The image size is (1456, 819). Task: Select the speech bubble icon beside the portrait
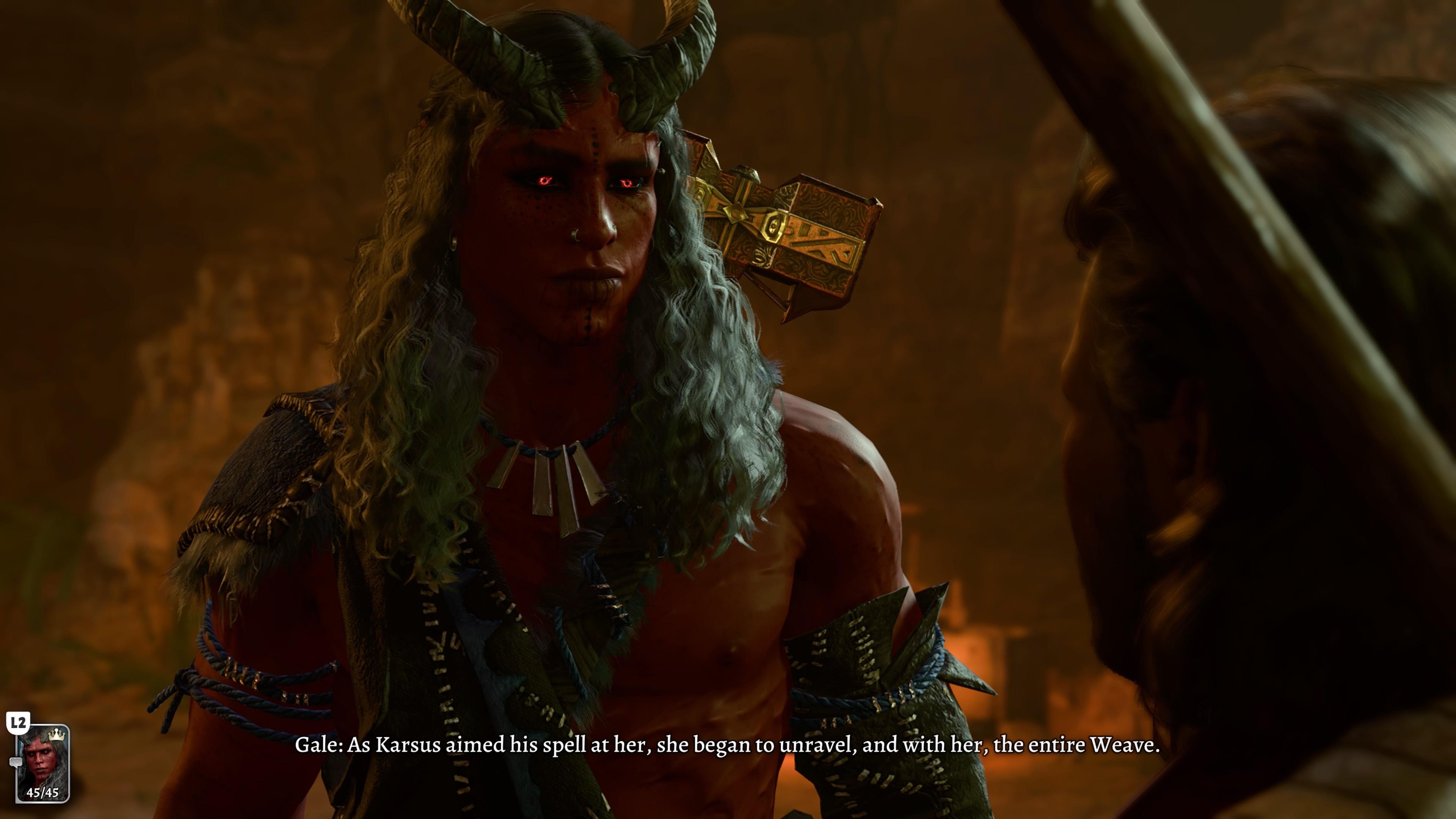16,761
